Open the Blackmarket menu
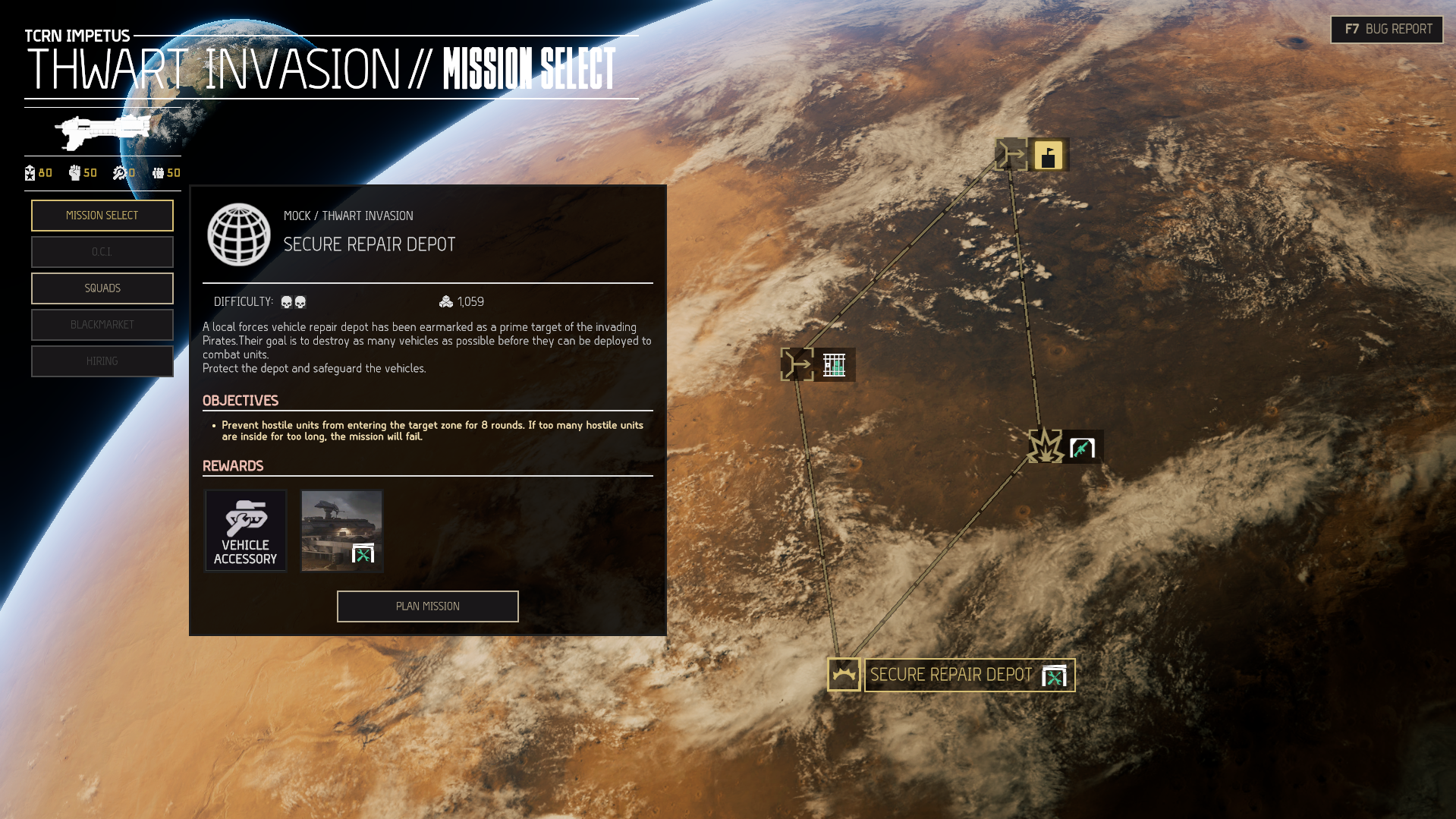The height and width of the screenshot is (819, 1456). click(x=102, y=325)
